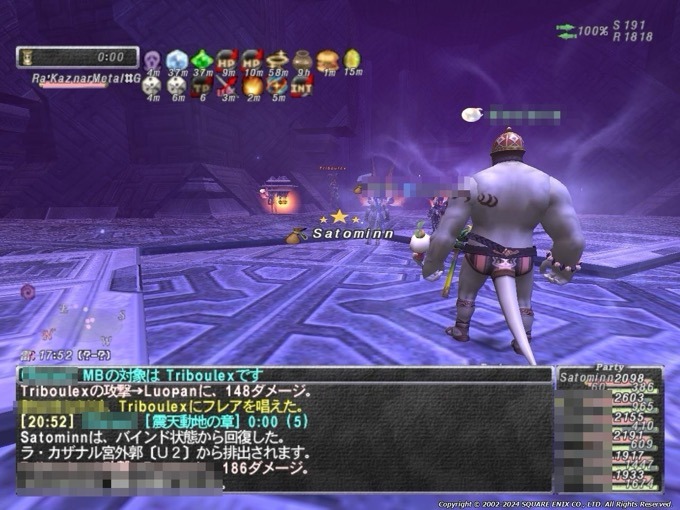
Task: Click the INT boost status icon
Action: click(302, 86)
